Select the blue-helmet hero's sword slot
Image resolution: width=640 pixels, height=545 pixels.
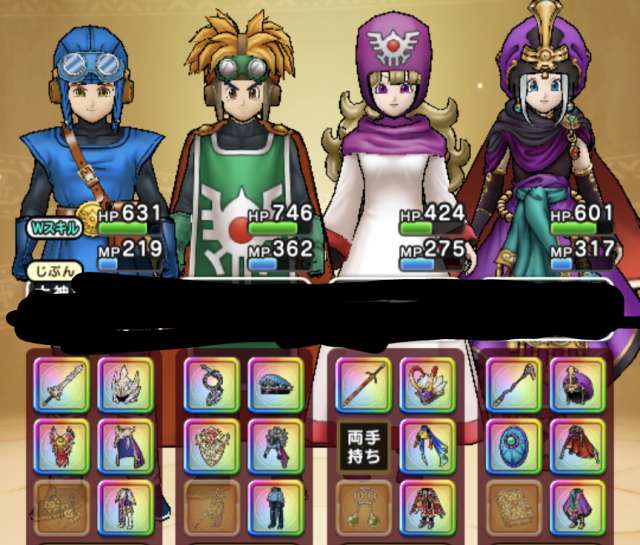point(60,384)
